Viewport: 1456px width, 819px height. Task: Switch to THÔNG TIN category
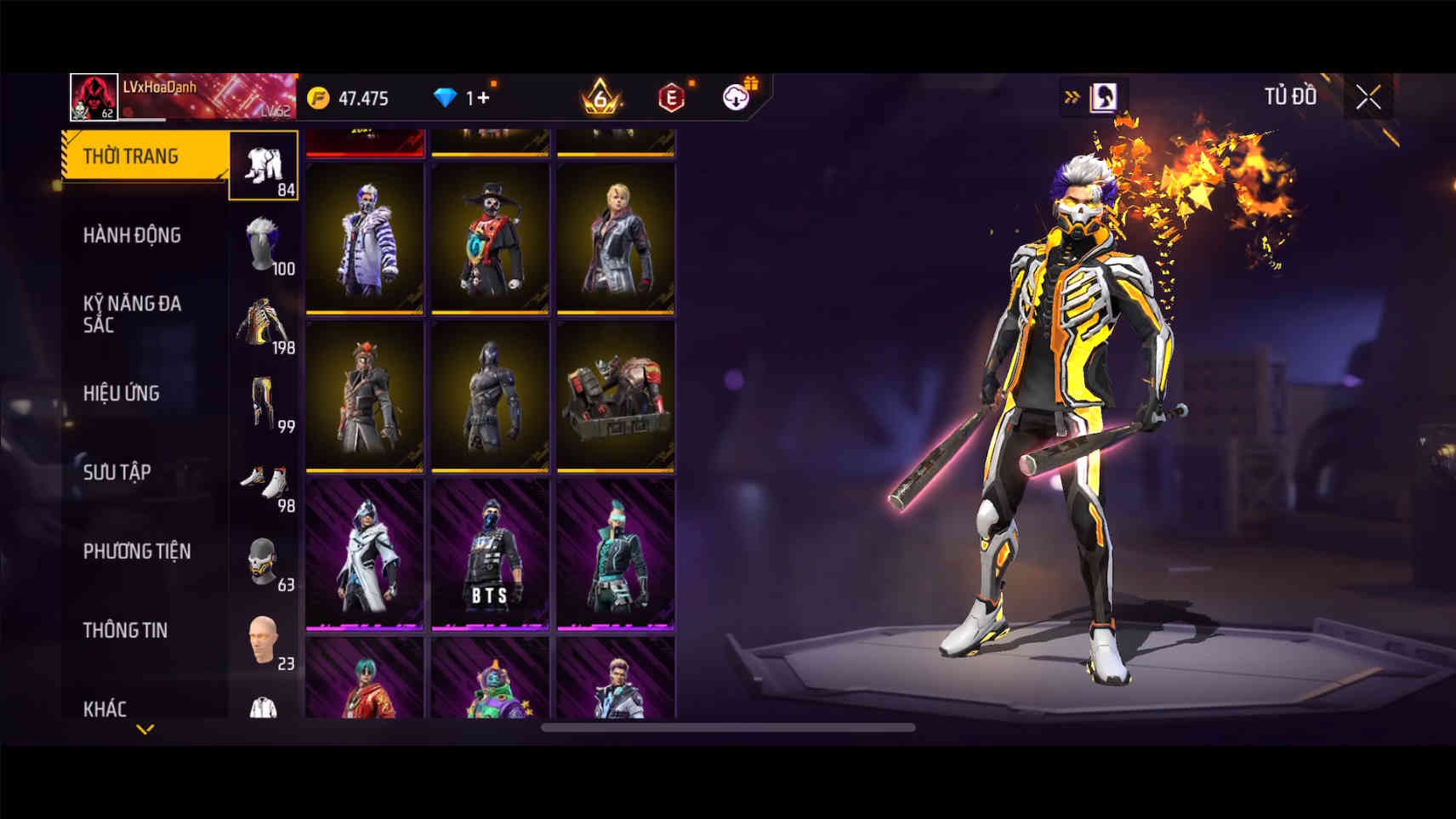pyautogui.click(x=125, y=630)
